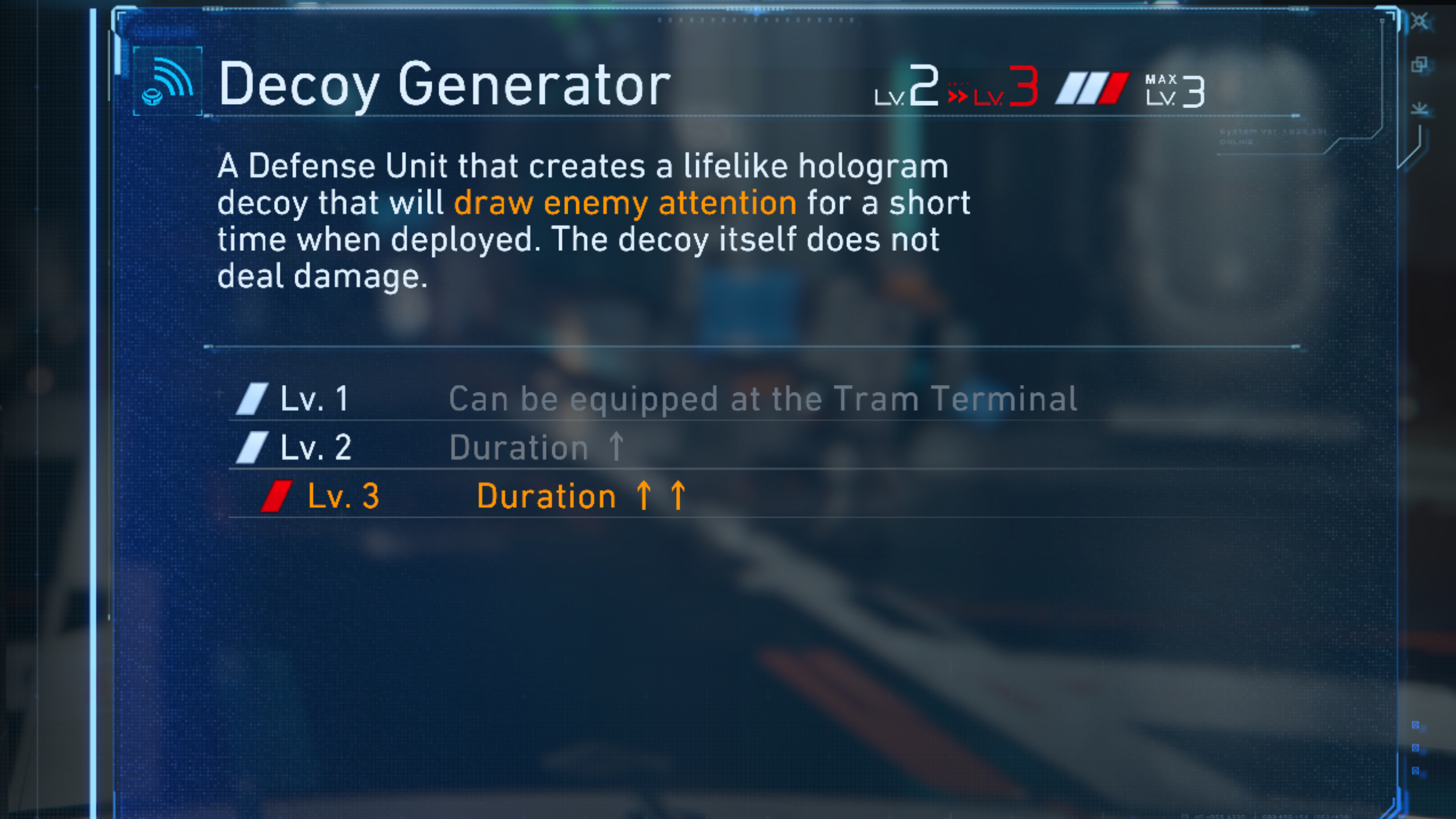Viewport: 1456px width, 819px height.
Task: Select the star-cross icon on right edge
Action: click(x=1418, y=21)
